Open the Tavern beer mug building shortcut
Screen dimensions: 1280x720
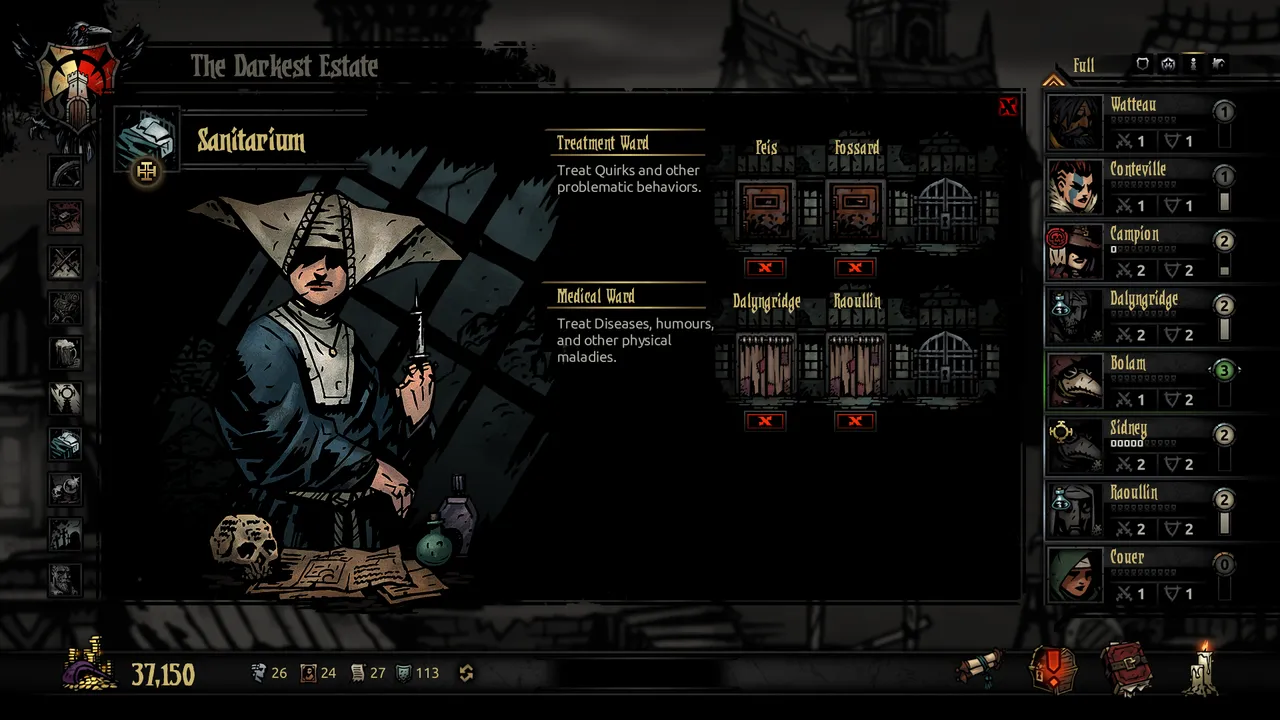click(x=66, y=353)
